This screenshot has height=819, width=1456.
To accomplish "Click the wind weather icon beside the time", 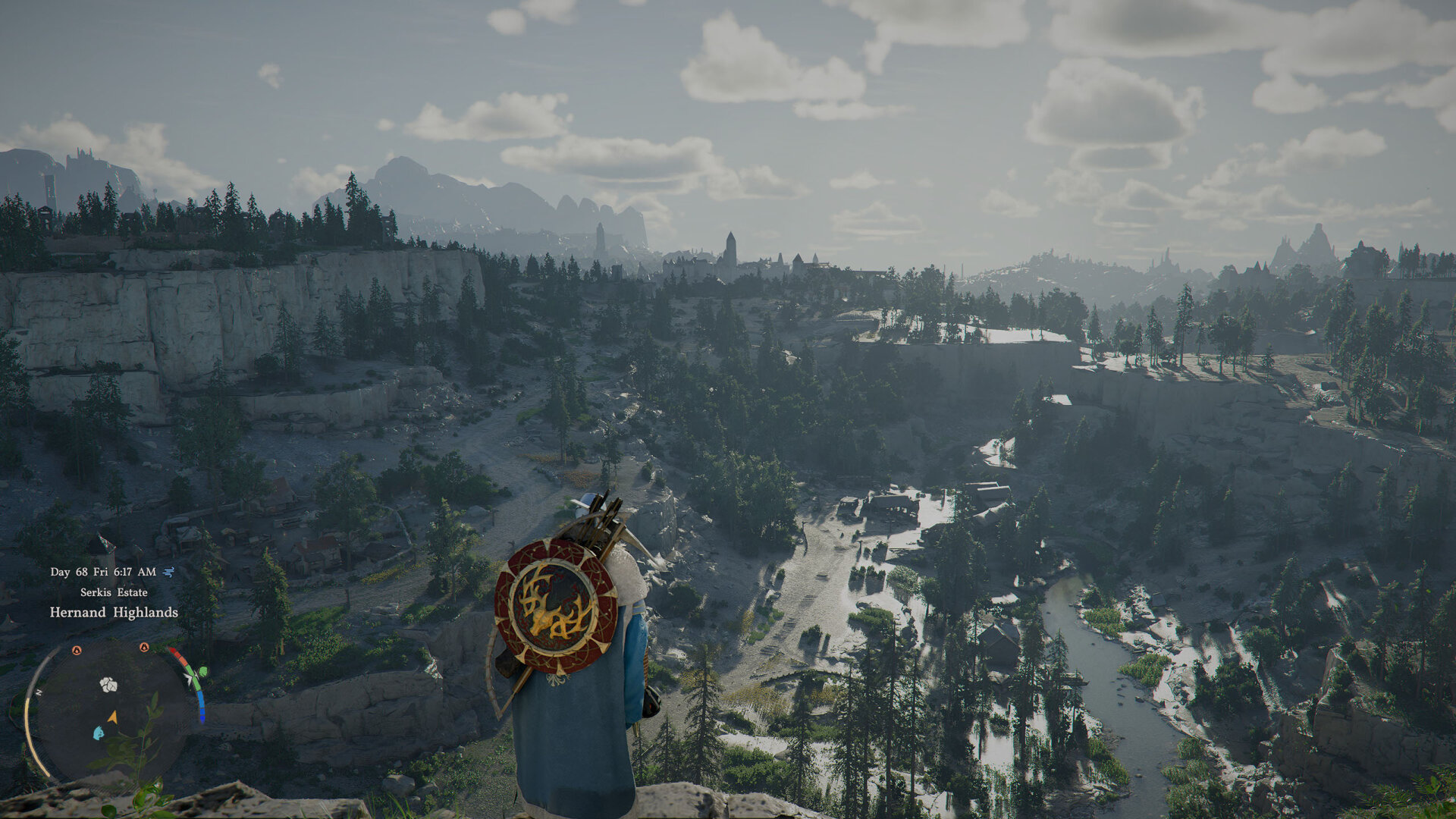I will pyautogui.click(x=168, y=572).
